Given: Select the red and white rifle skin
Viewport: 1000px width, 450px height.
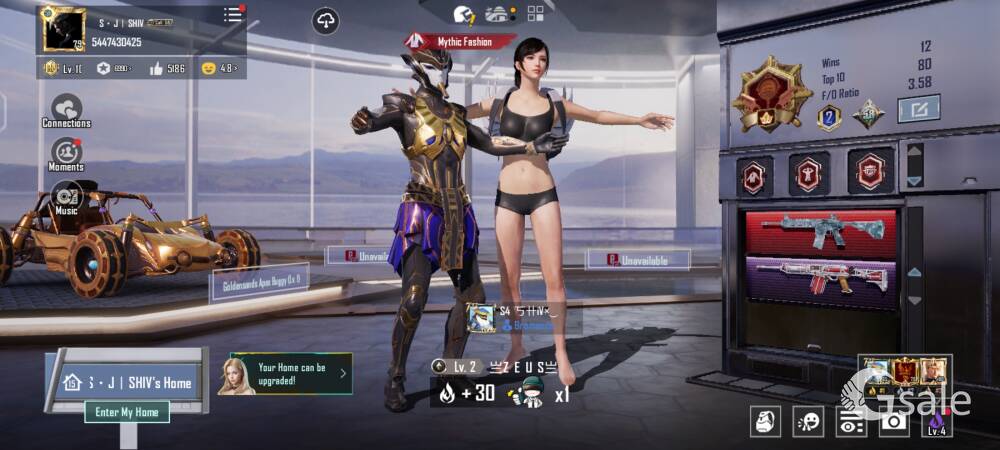Looking at the screenshot, I should [822, 279].
